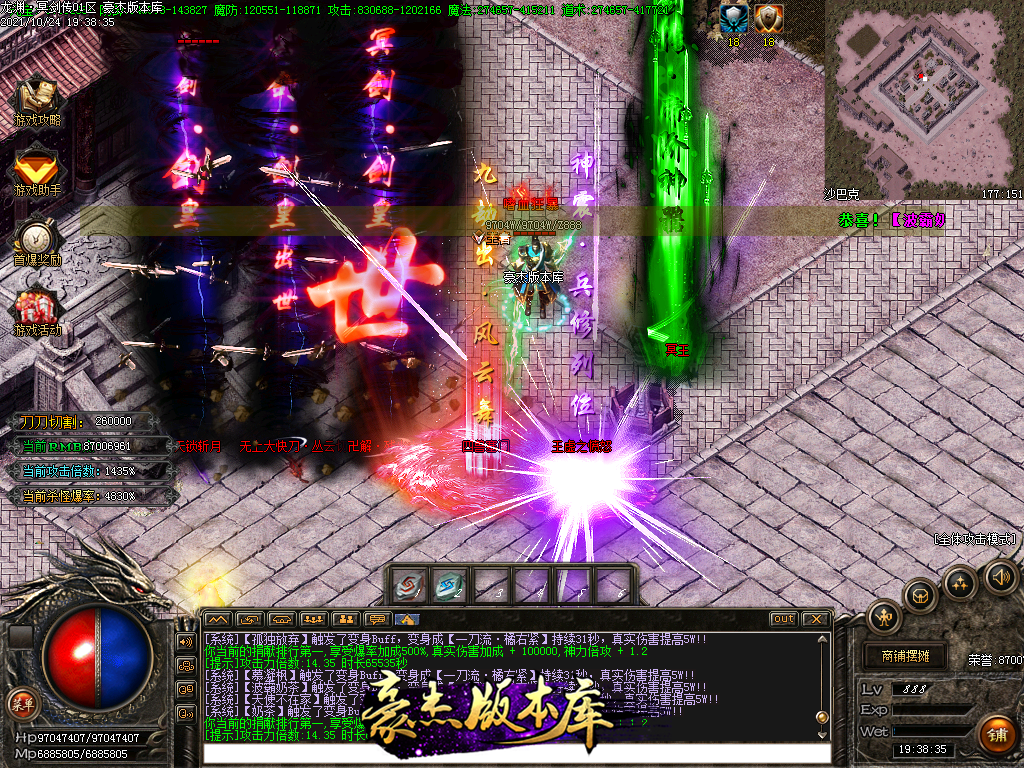Click the blue shield buff icon
The image size is (1024, 768).
coord(732,17)
